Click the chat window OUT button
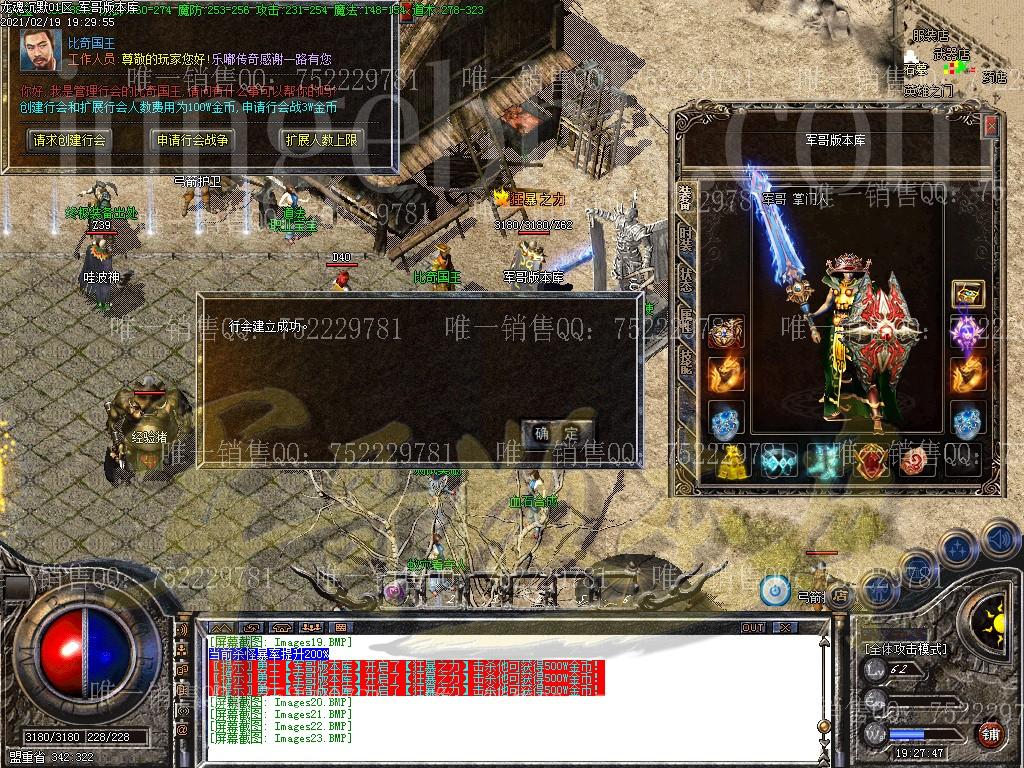 [x=753, y=627]
